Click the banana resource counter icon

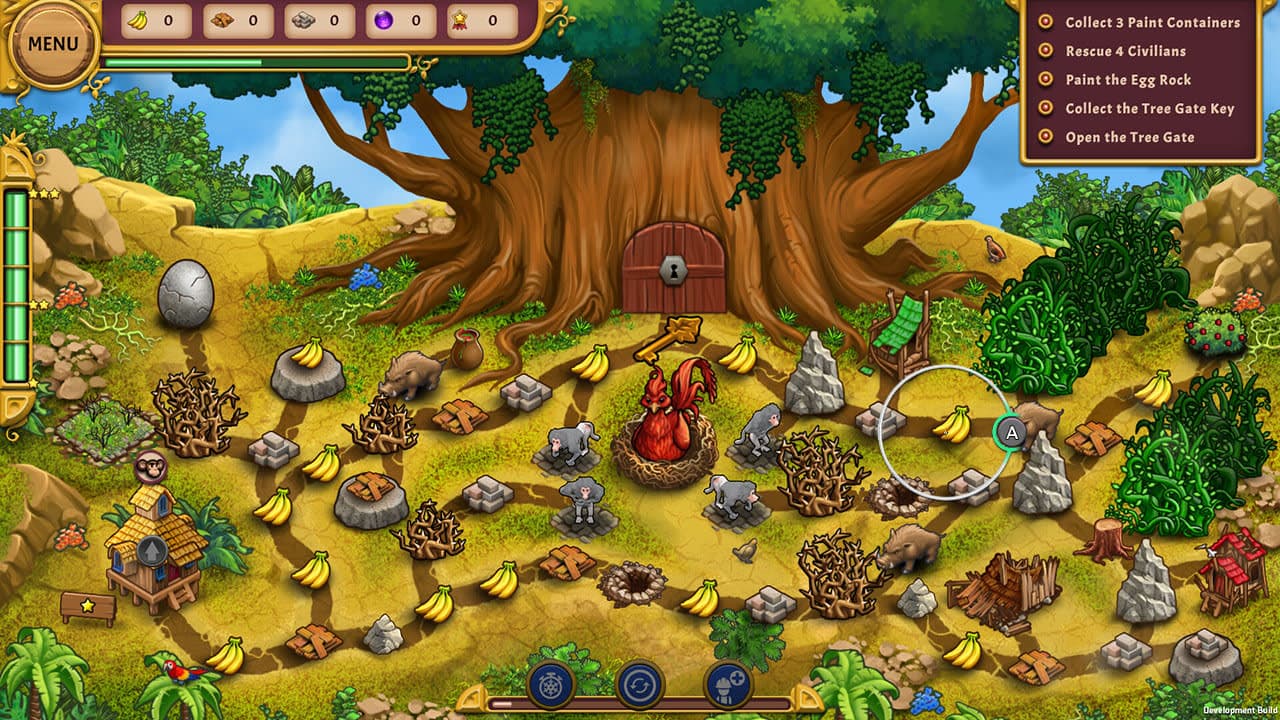138,19
